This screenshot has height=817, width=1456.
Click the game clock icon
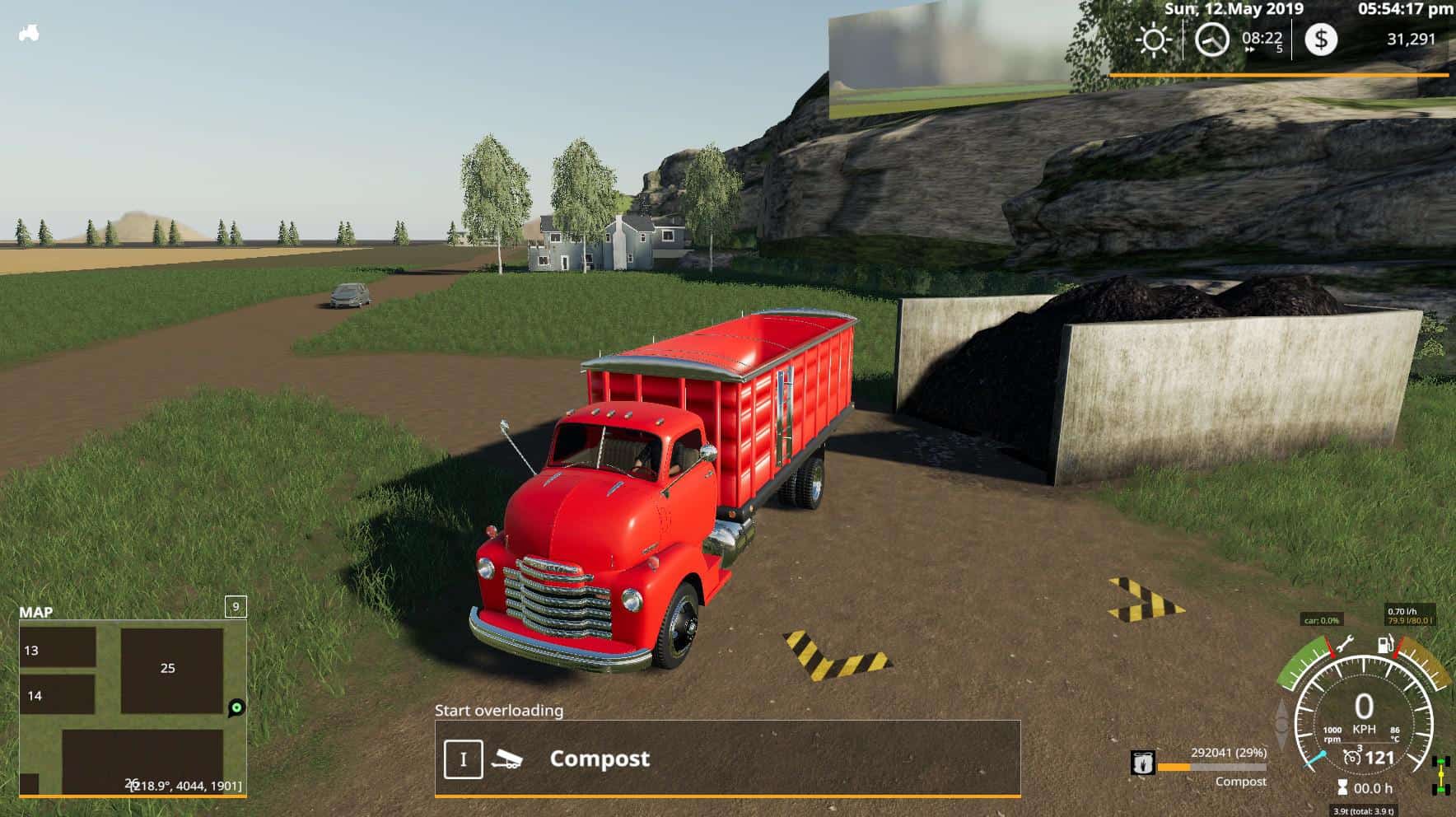pos(1211,40)
